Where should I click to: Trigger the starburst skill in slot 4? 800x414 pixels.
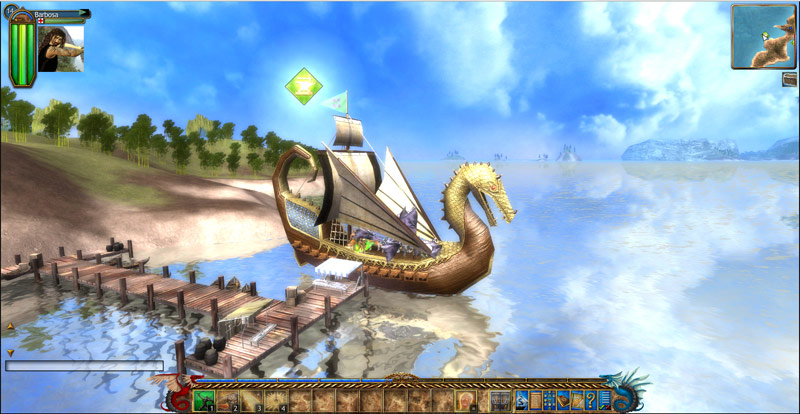[276, 401]
